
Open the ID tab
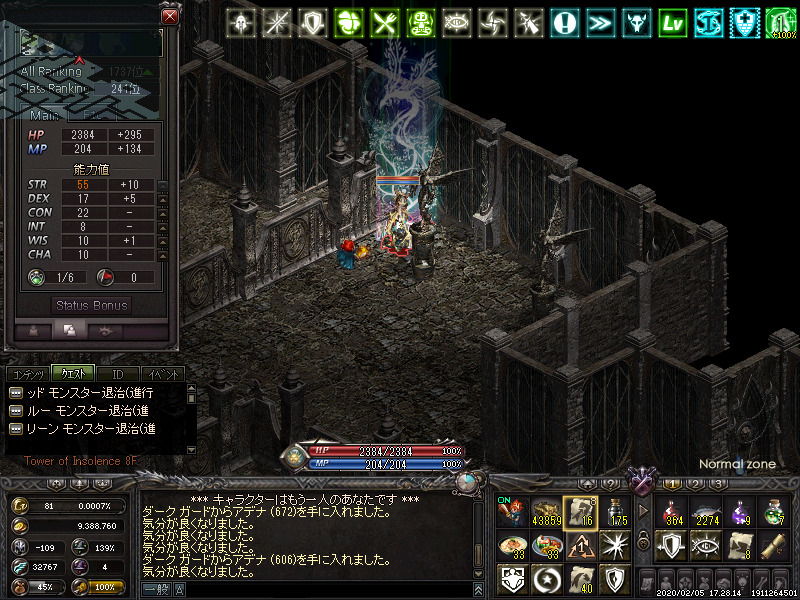click(x=117, y=373)
